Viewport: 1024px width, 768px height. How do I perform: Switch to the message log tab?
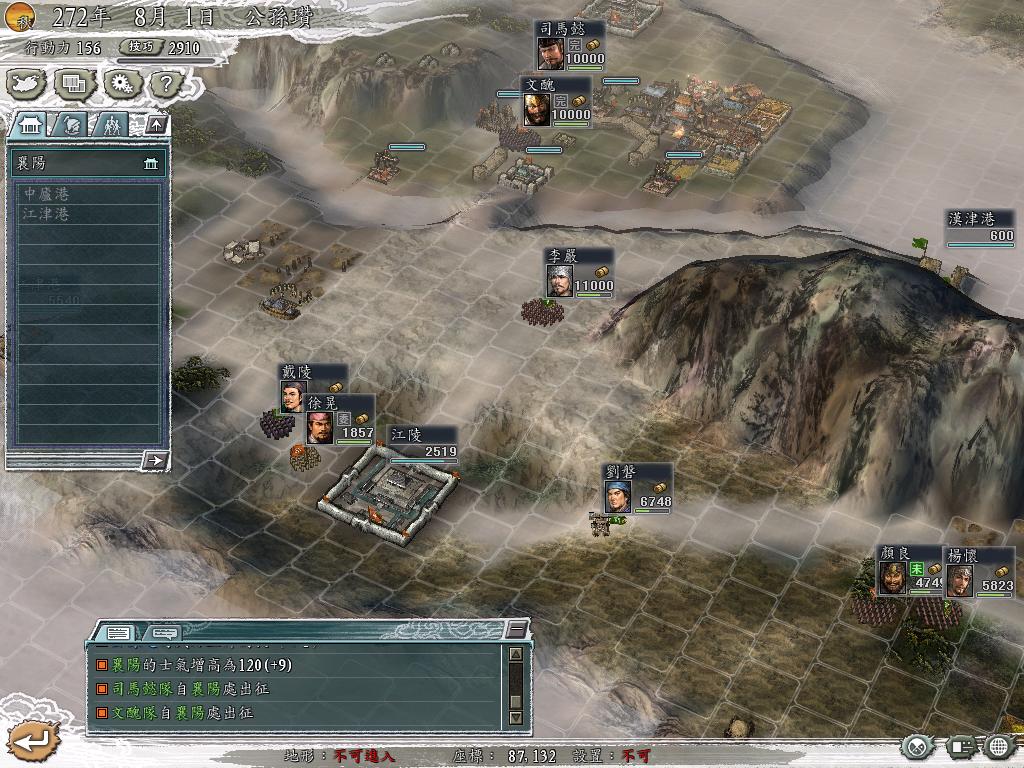(x=118, y=632)
